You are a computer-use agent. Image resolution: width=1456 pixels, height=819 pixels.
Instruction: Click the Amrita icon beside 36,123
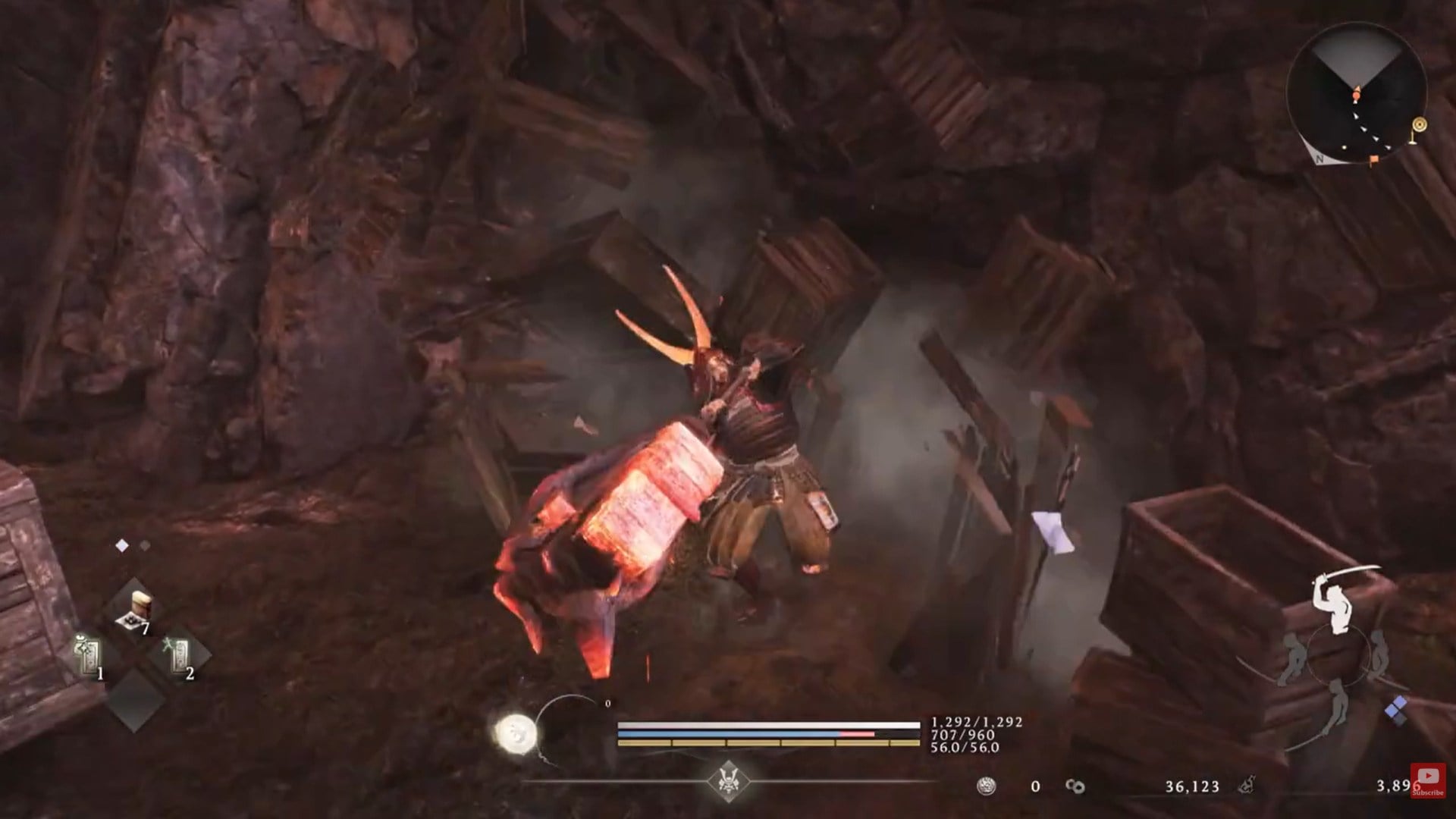point(1248,785)
